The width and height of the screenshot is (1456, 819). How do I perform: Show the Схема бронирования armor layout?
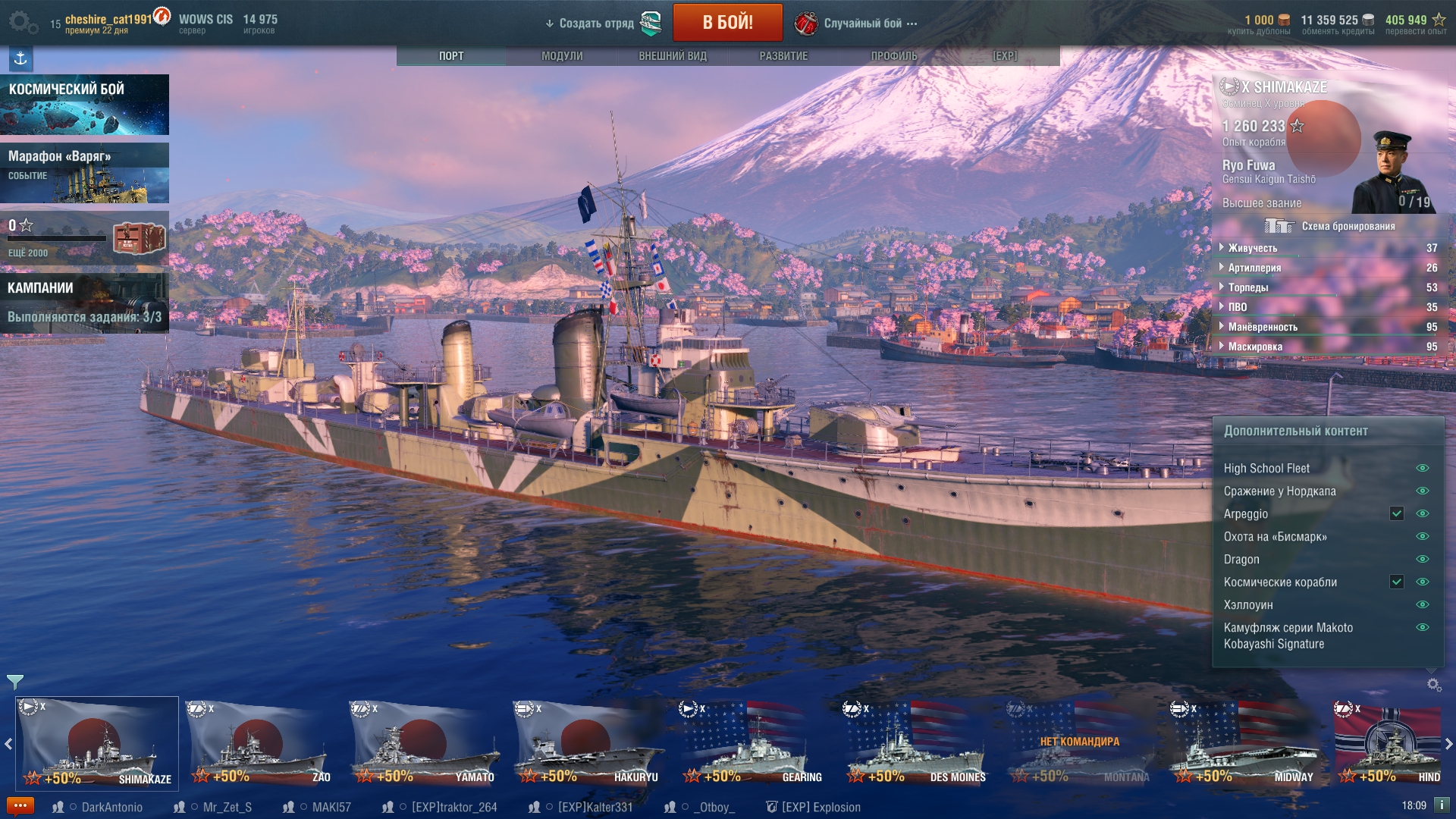pyautogui.click(x=1331, y=226)
